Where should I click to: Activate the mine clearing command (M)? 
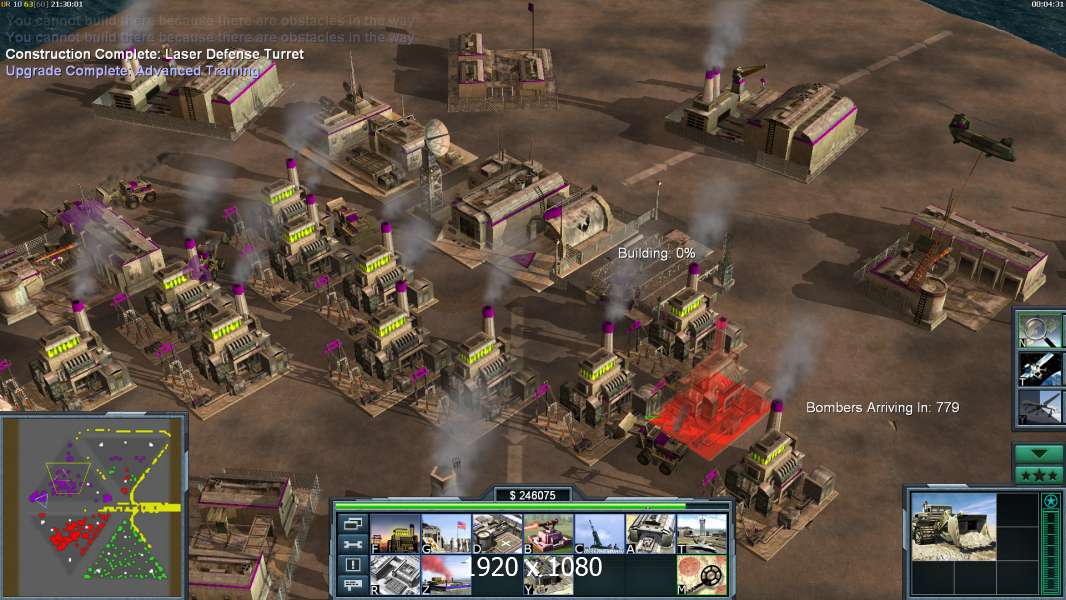(x=701, y=575)
